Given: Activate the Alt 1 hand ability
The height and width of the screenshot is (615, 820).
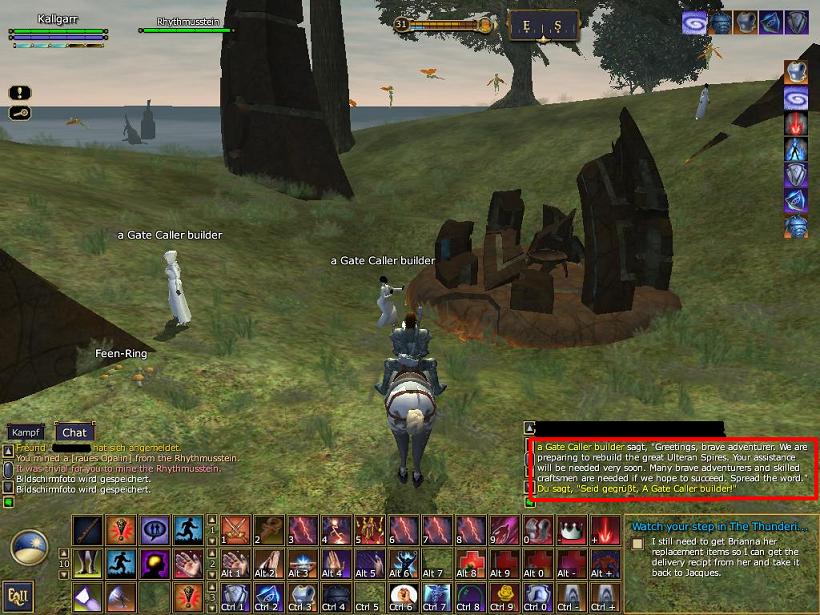Looking at the screenshot, I should click(235, 564).
